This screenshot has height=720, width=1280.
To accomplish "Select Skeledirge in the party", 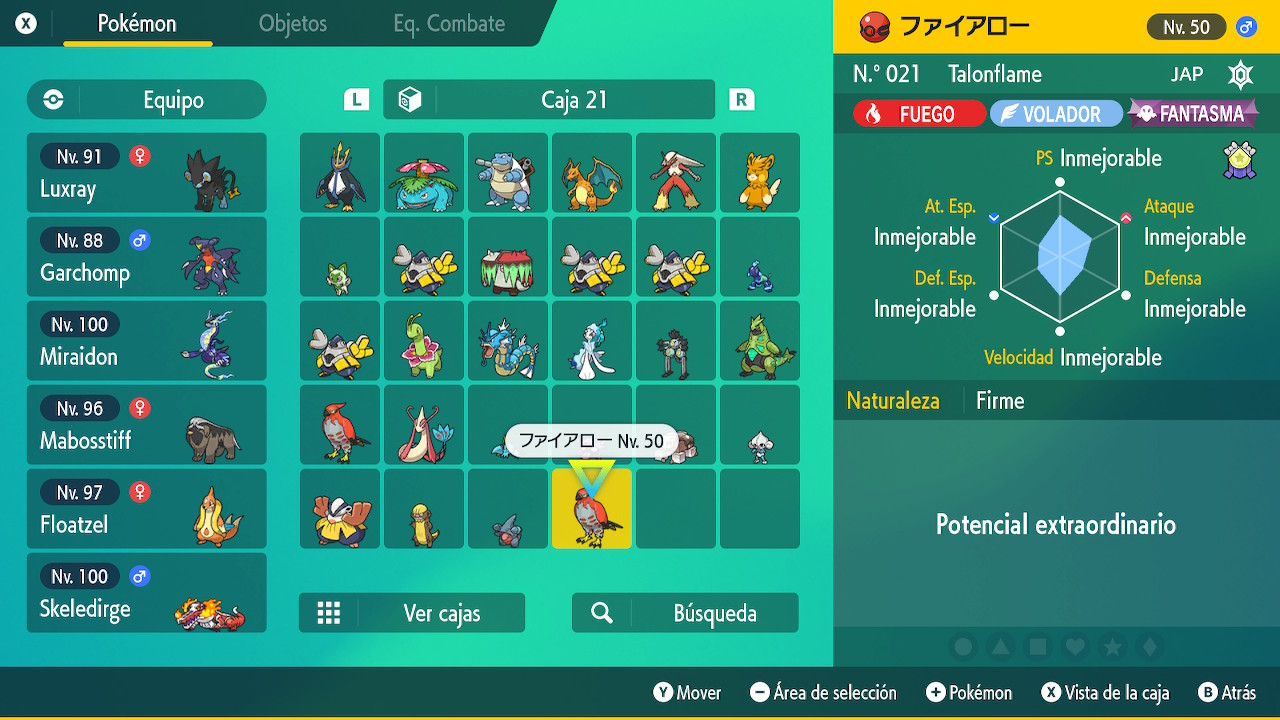I will (147, 593).
